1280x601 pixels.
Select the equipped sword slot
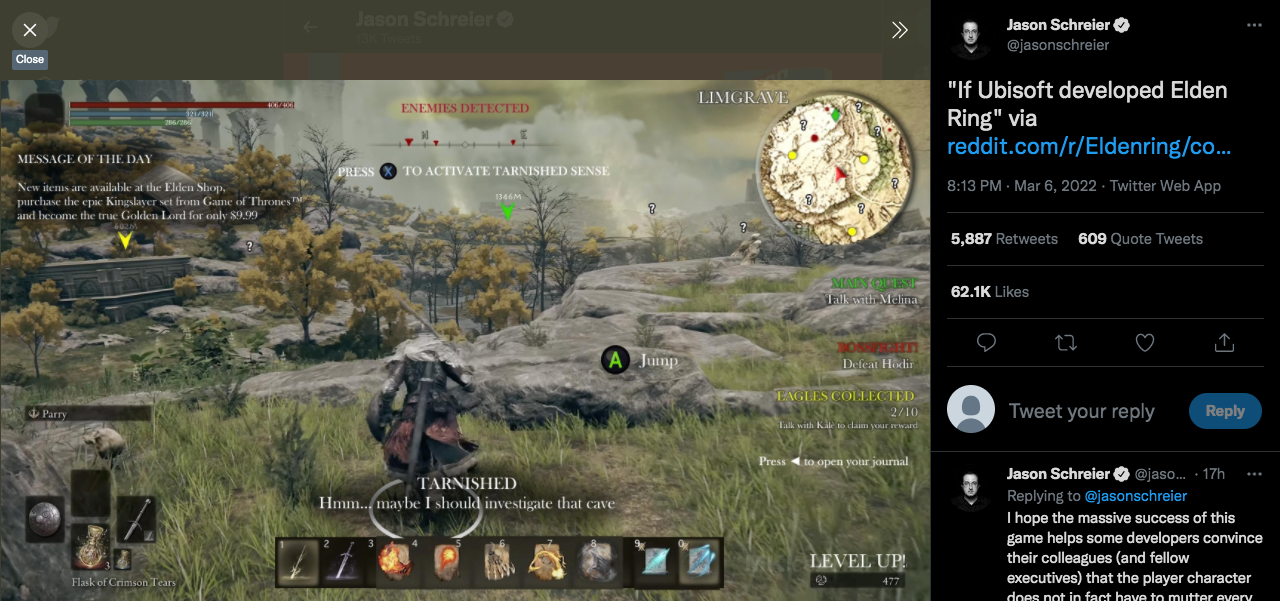point(136,519)
